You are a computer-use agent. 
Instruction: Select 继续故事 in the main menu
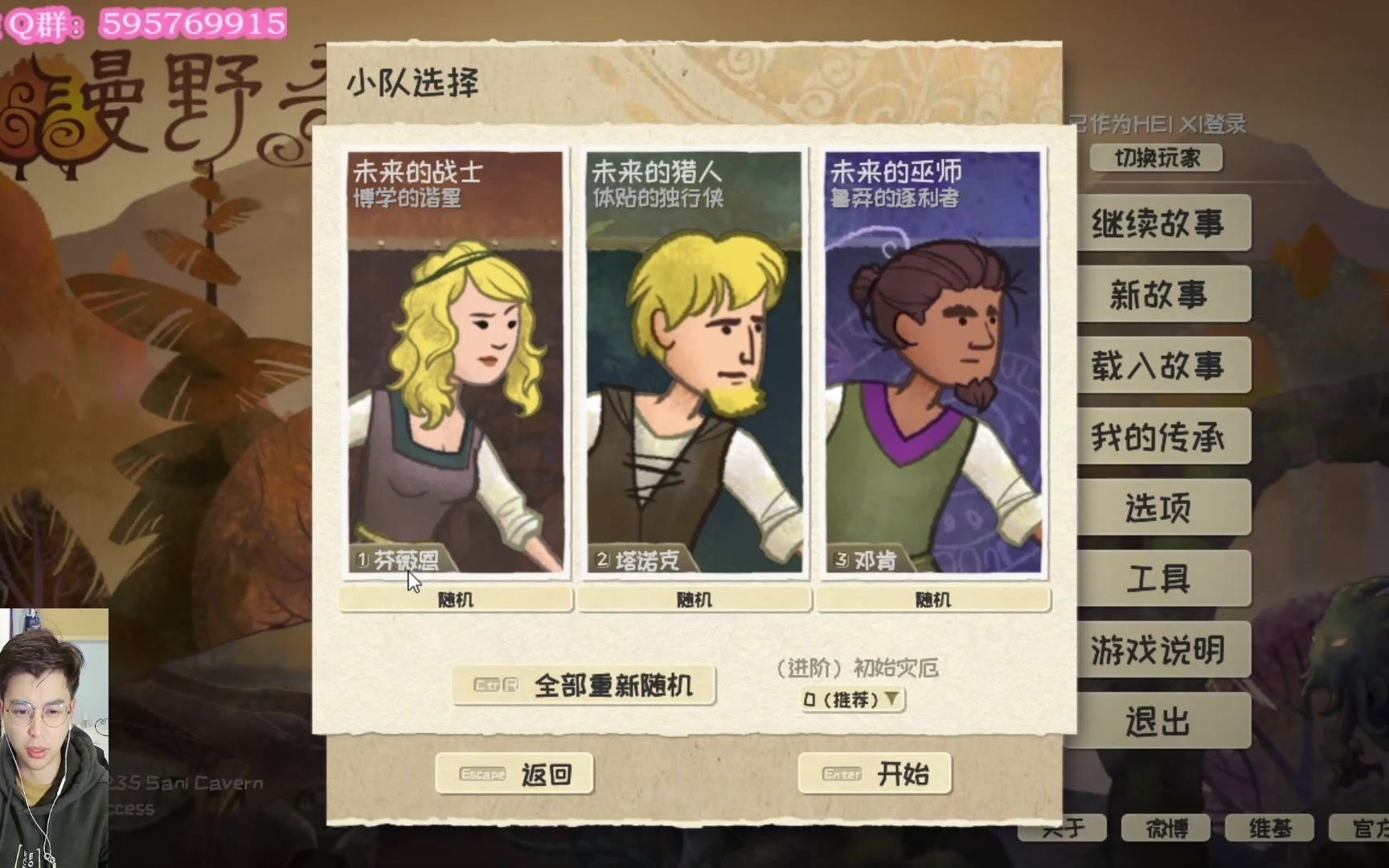(x=1164, y=224)
